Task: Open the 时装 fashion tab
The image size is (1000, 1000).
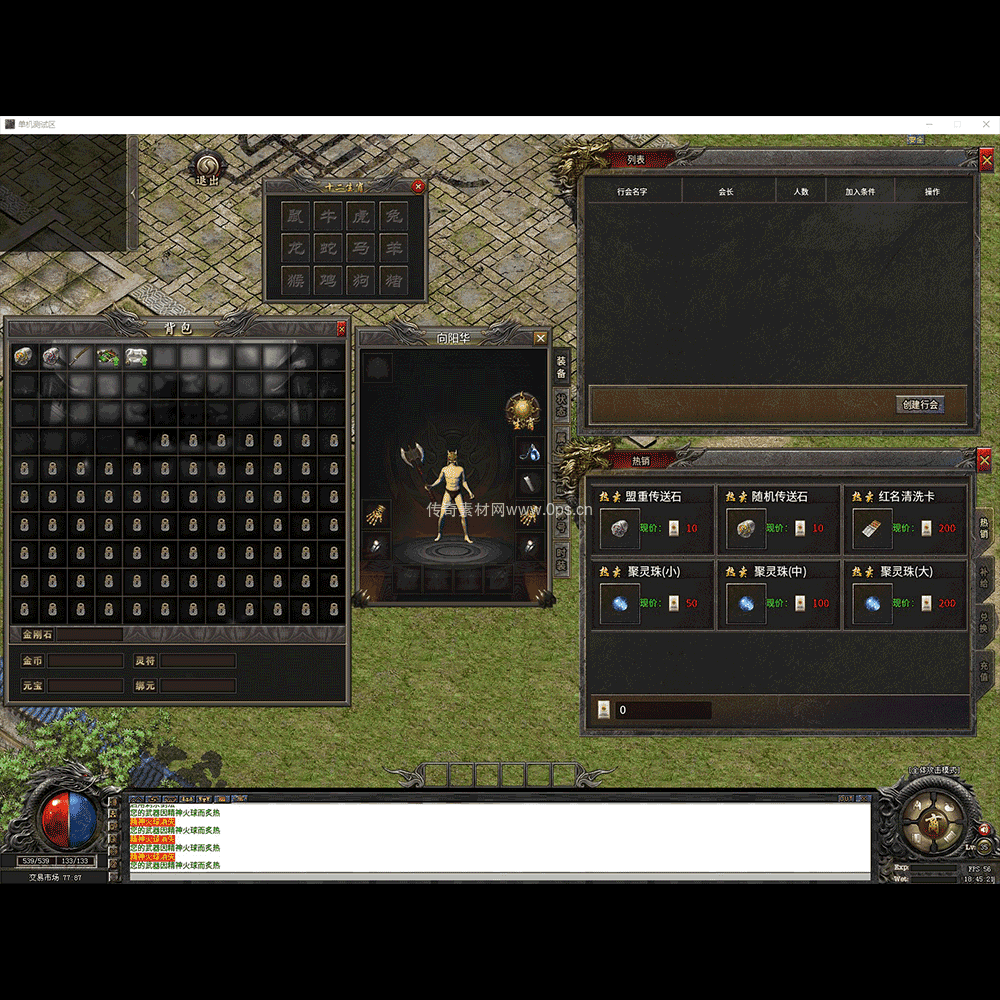Action: point(561,558)
